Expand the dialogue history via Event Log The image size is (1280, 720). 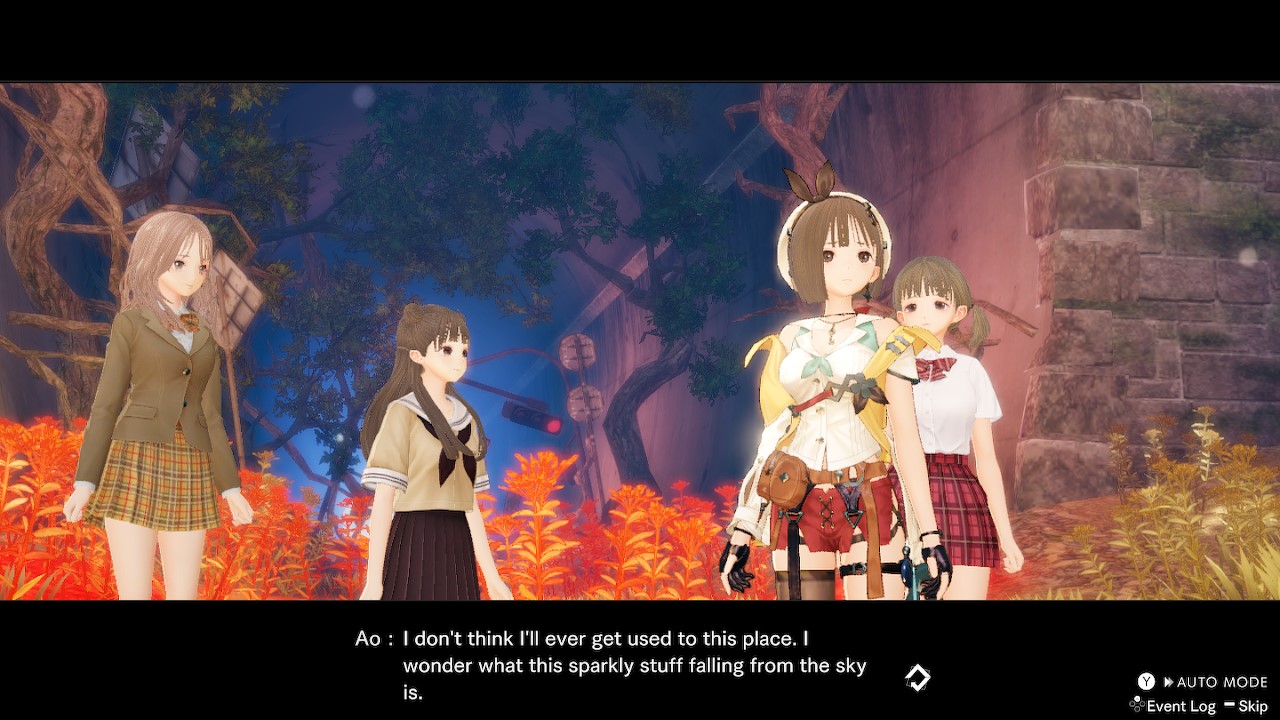pos(1182,705)
